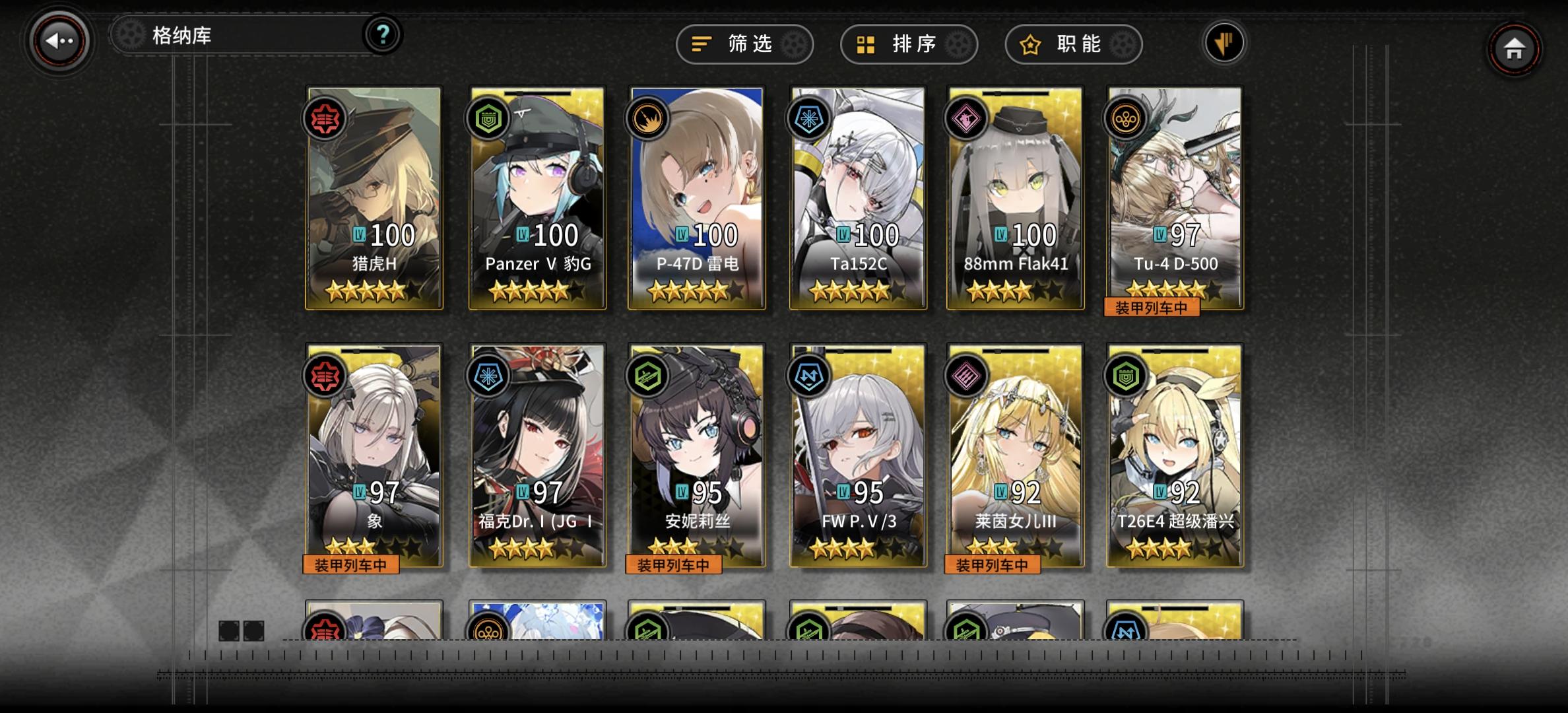The width and height of the screenshot is (1568, 713).
Task: Open the 筛选 filter options
Action: (744, 44)
